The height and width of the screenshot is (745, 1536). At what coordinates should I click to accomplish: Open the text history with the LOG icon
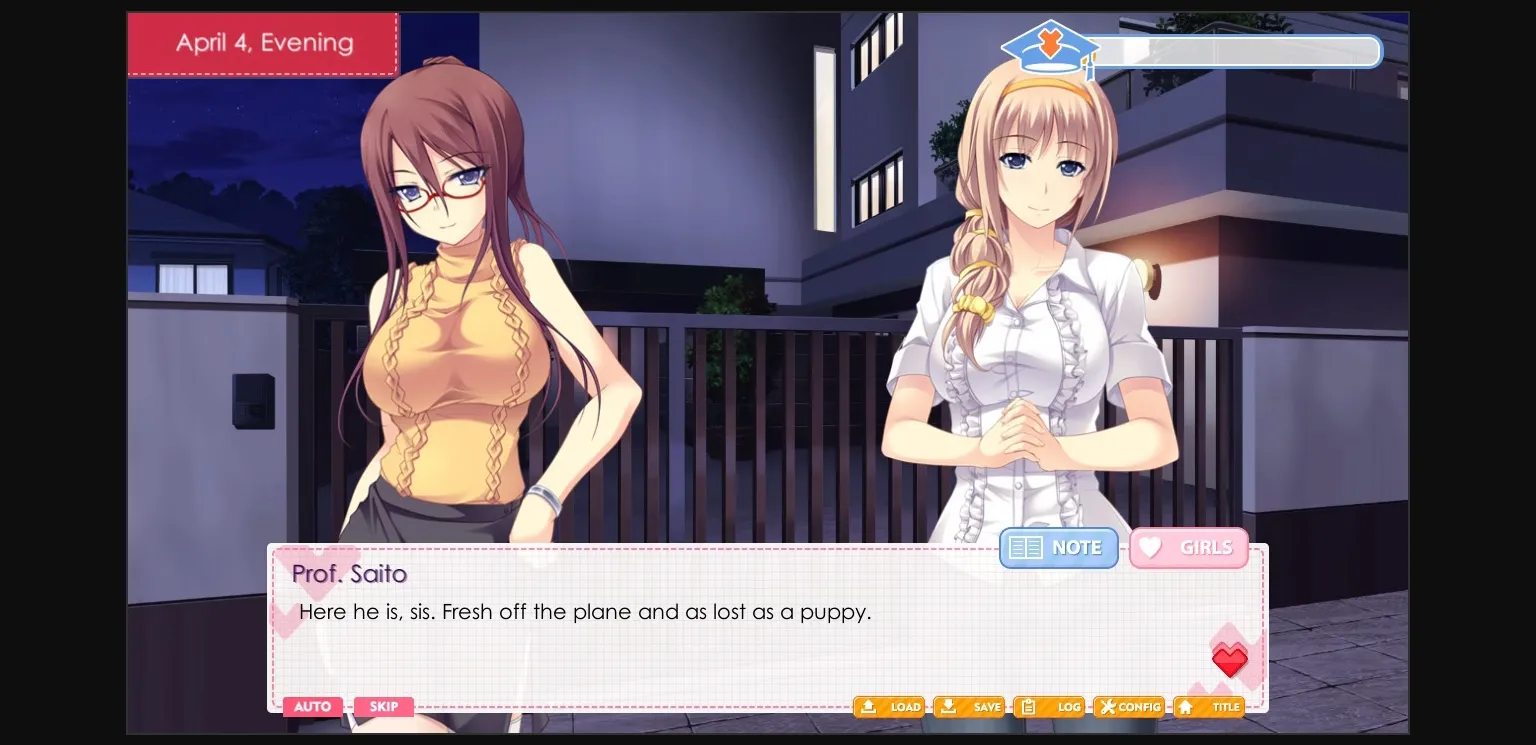1048,707
